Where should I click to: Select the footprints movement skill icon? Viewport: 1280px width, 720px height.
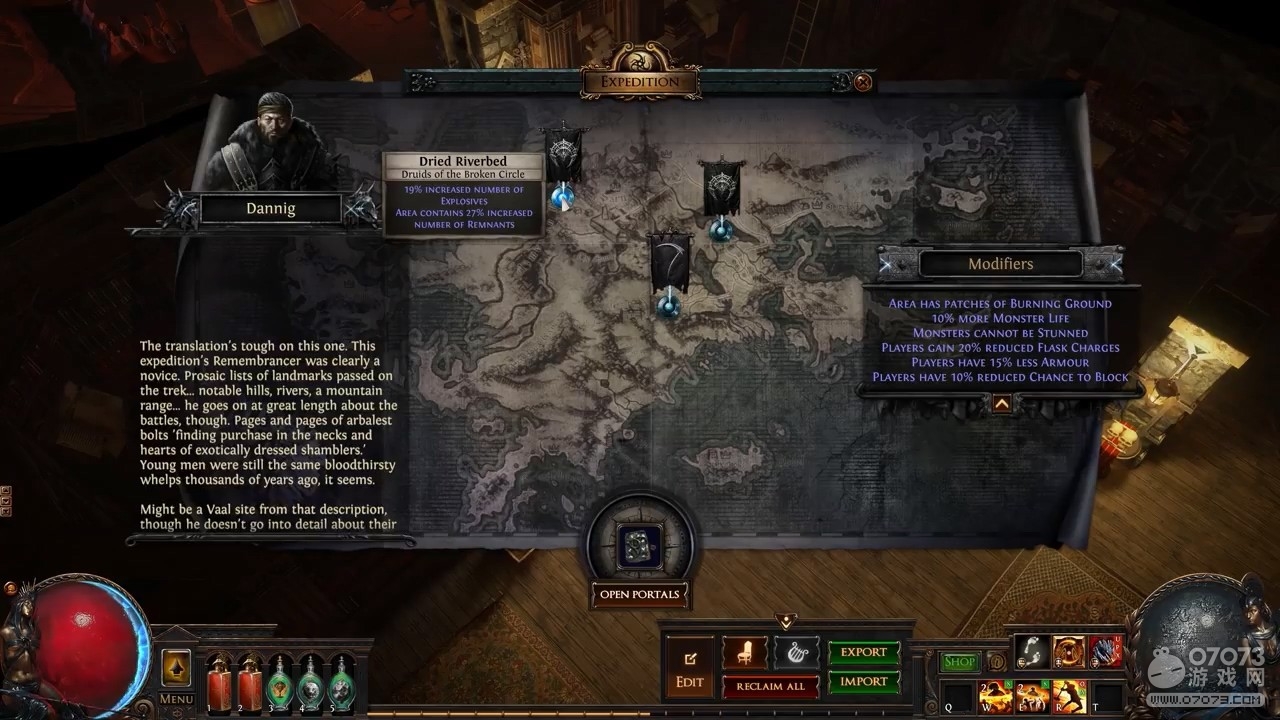tap(1032, 652)
